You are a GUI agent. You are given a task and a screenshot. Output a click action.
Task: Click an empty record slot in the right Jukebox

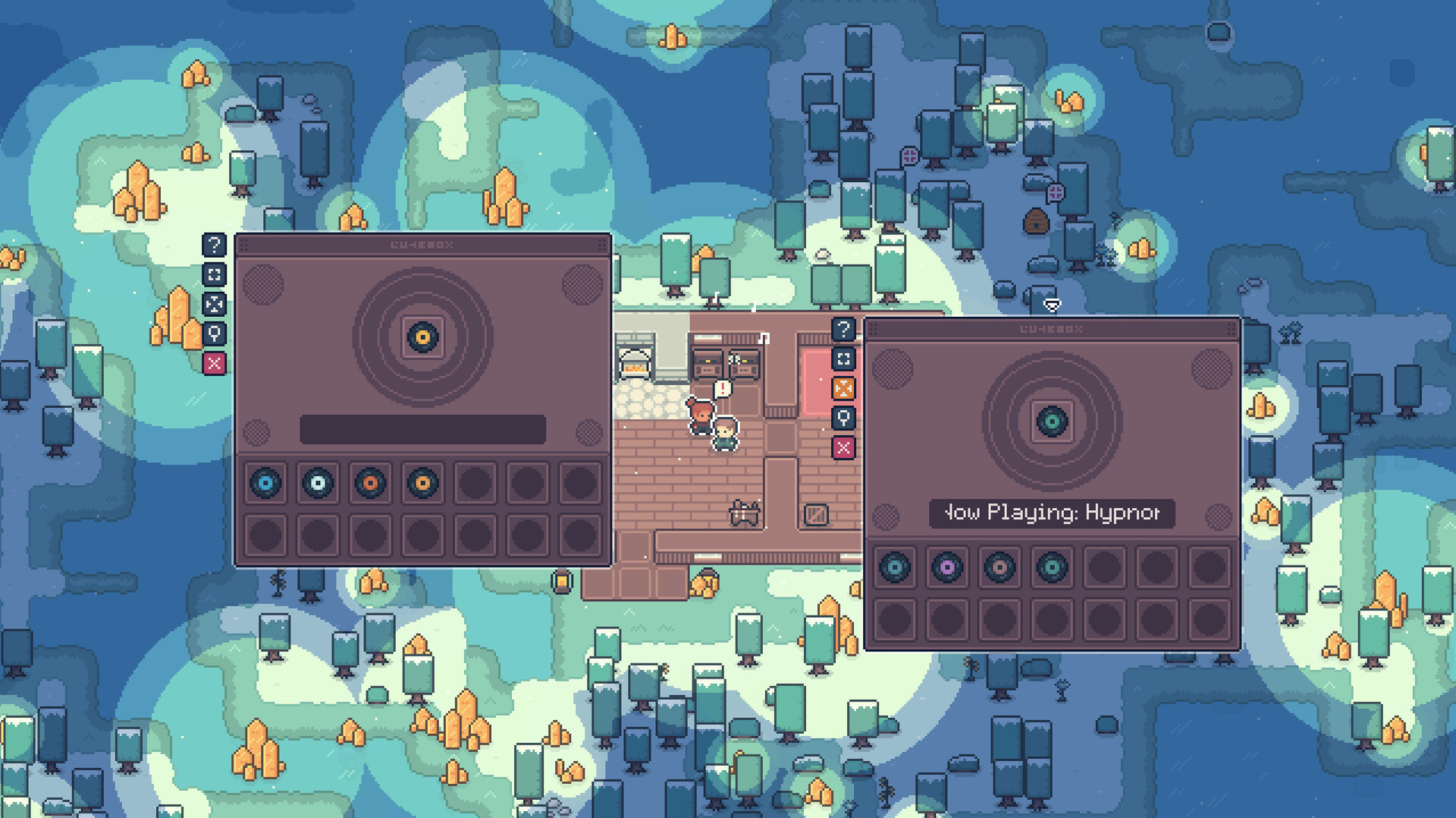pyautogui.click(x=1105, y=567)
